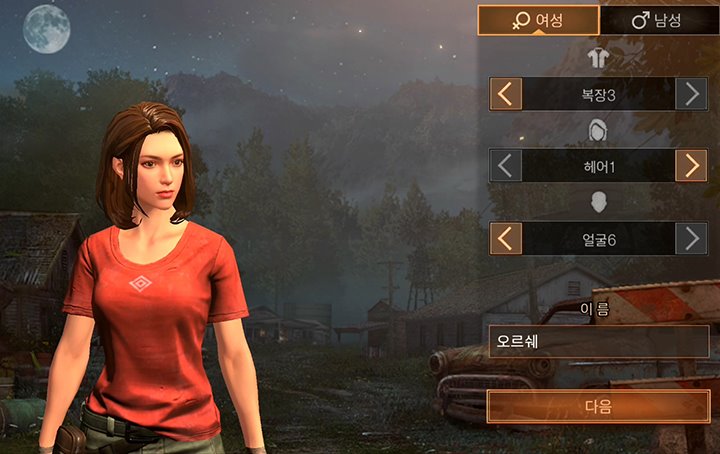The height and width of the screenshot is (454, 720).
Task: Choose the previous outfit before 복장3
Action: point(506,94)
